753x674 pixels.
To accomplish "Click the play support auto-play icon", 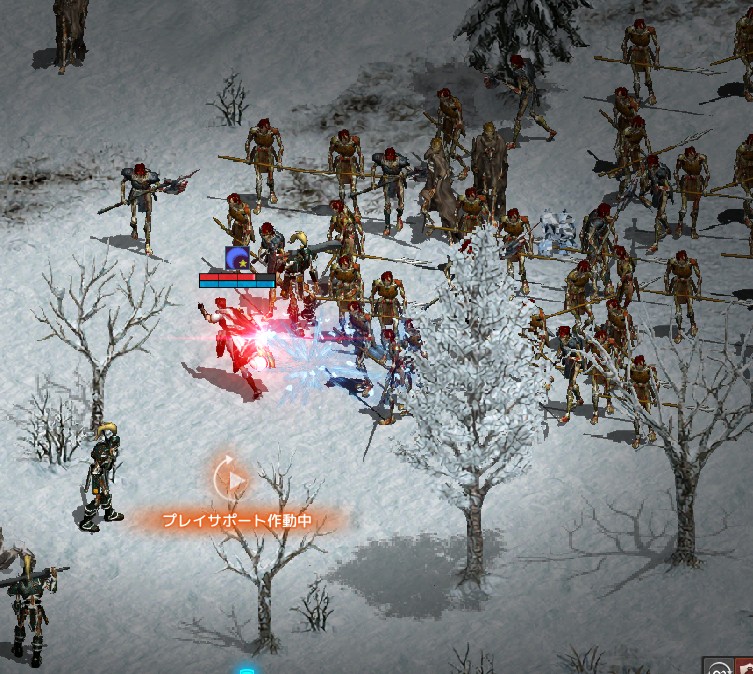I will [233, 480].
